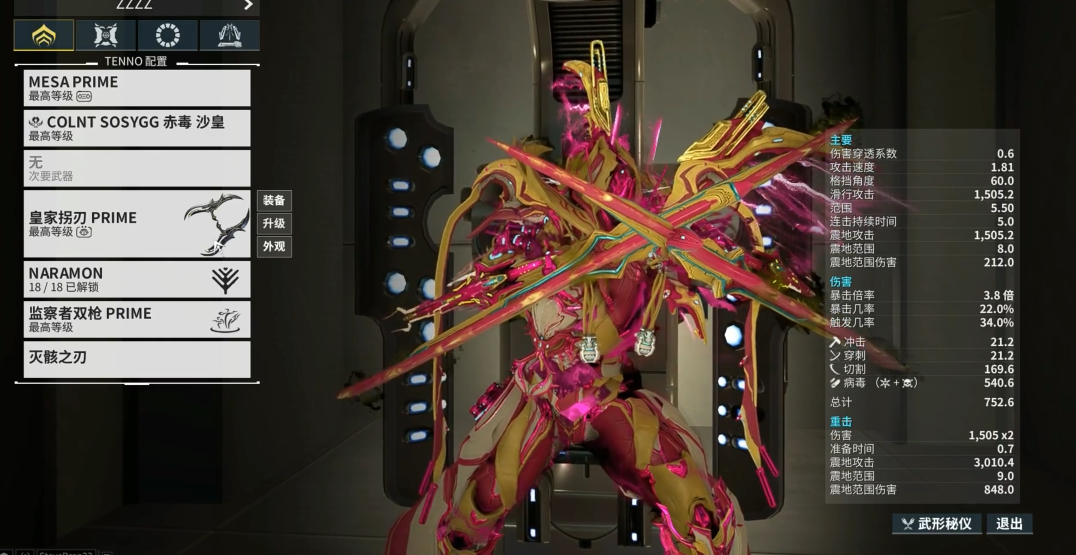Image resolution: width=1076 pixels, height=555 pixels.
Task: Click the arrow next to the ZZZZ loadout
Action: tap(248, 5)
